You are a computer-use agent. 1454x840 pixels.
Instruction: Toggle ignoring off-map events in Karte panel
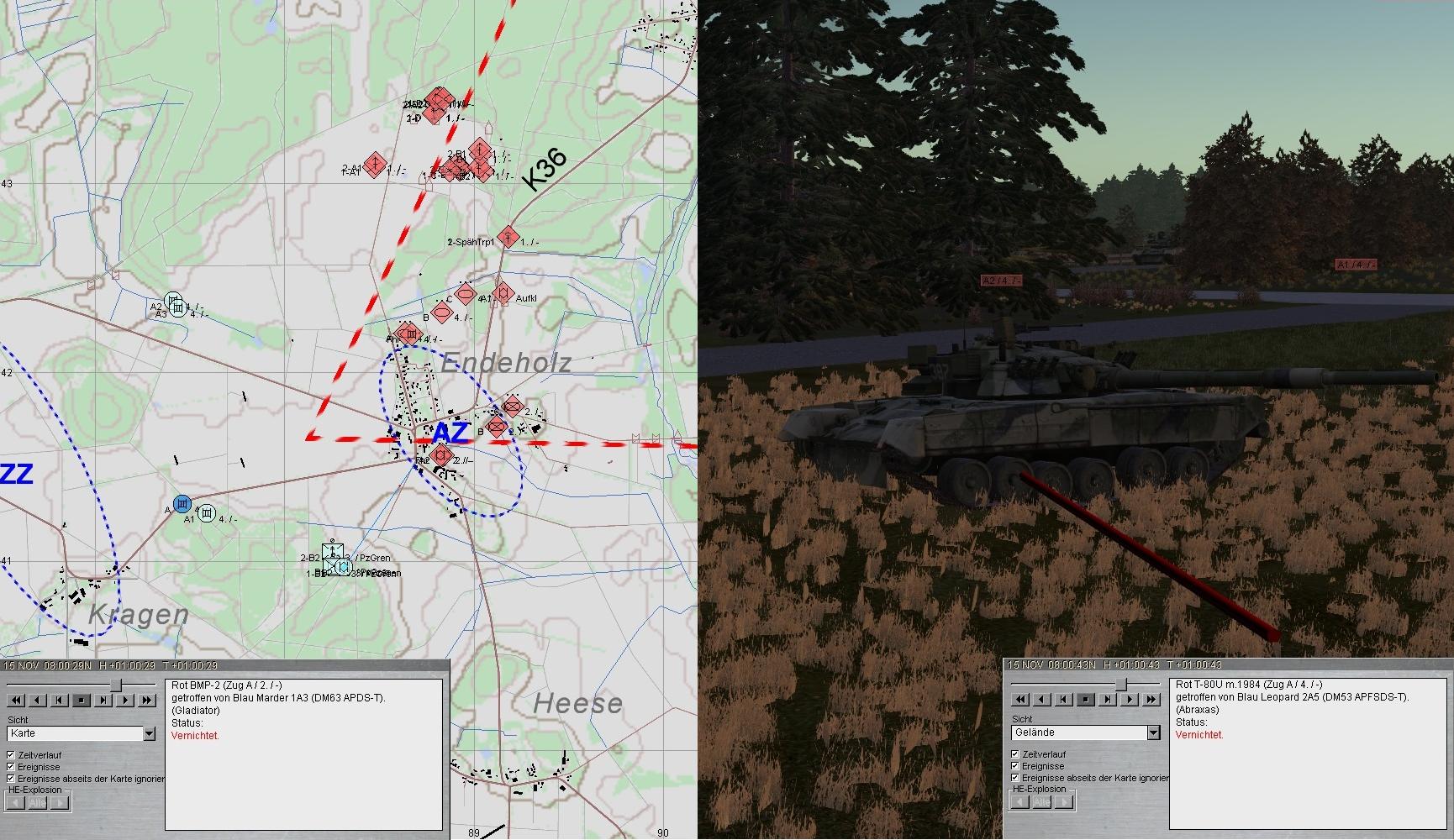click(x=11, y=779)
